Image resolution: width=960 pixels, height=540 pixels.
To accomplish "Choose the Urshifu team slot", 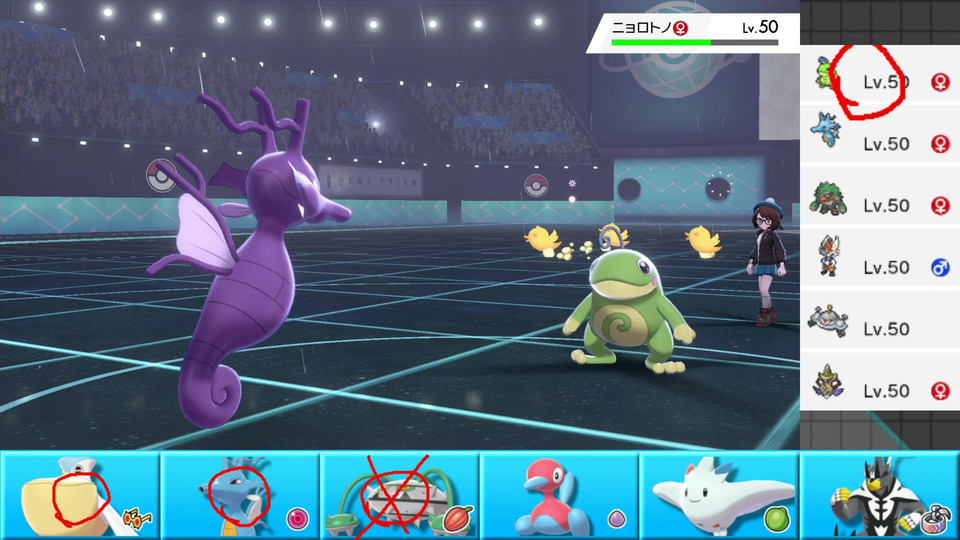I will [880, 495].
